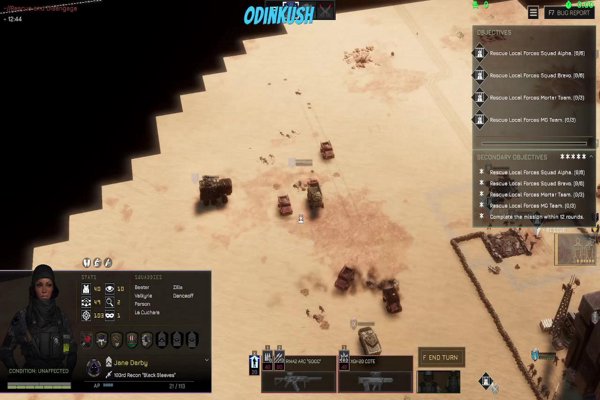Viewport: 600px width, 400px height.
Task: Expand the Jane Derby details dropdown arrow
Action: tap(207, 361)
